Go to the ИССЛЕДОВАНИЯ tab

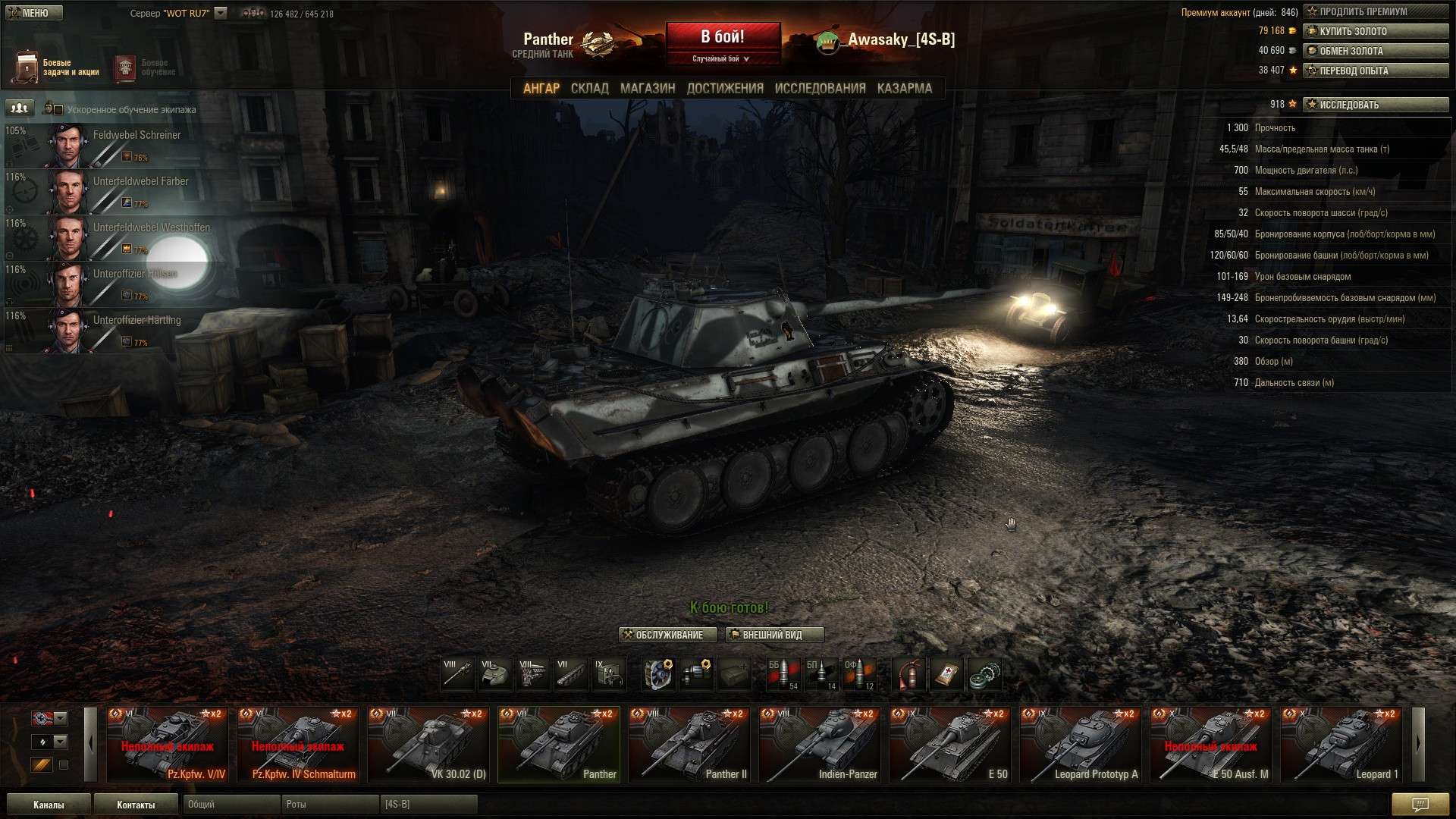tap(820, 89)
